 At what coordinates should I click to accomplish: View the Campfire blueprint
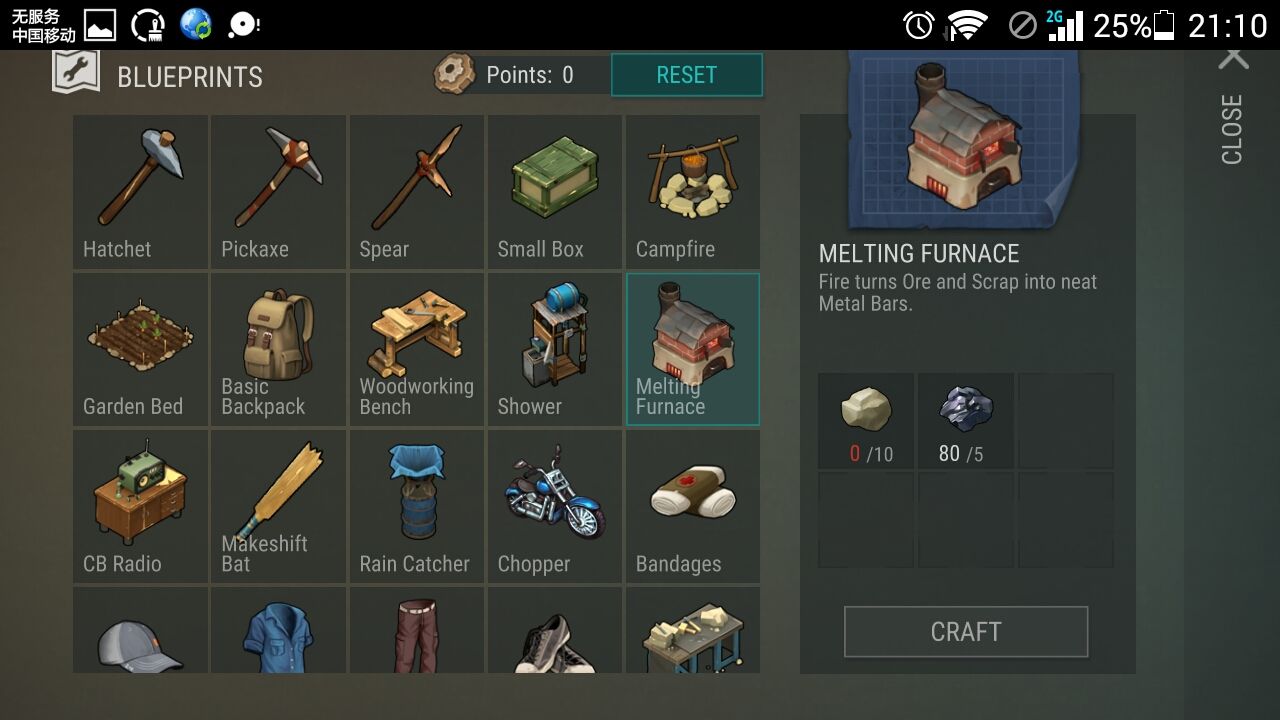692,192
